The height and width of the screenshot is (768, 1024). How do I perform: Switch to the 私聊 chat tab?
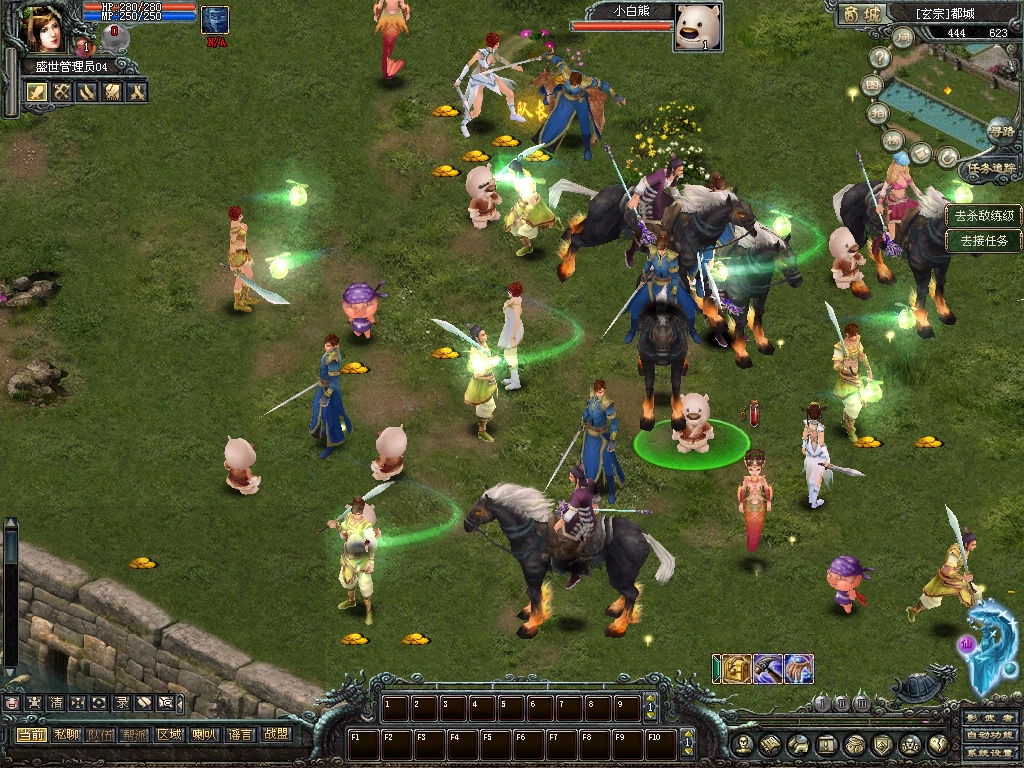[66, 734]
